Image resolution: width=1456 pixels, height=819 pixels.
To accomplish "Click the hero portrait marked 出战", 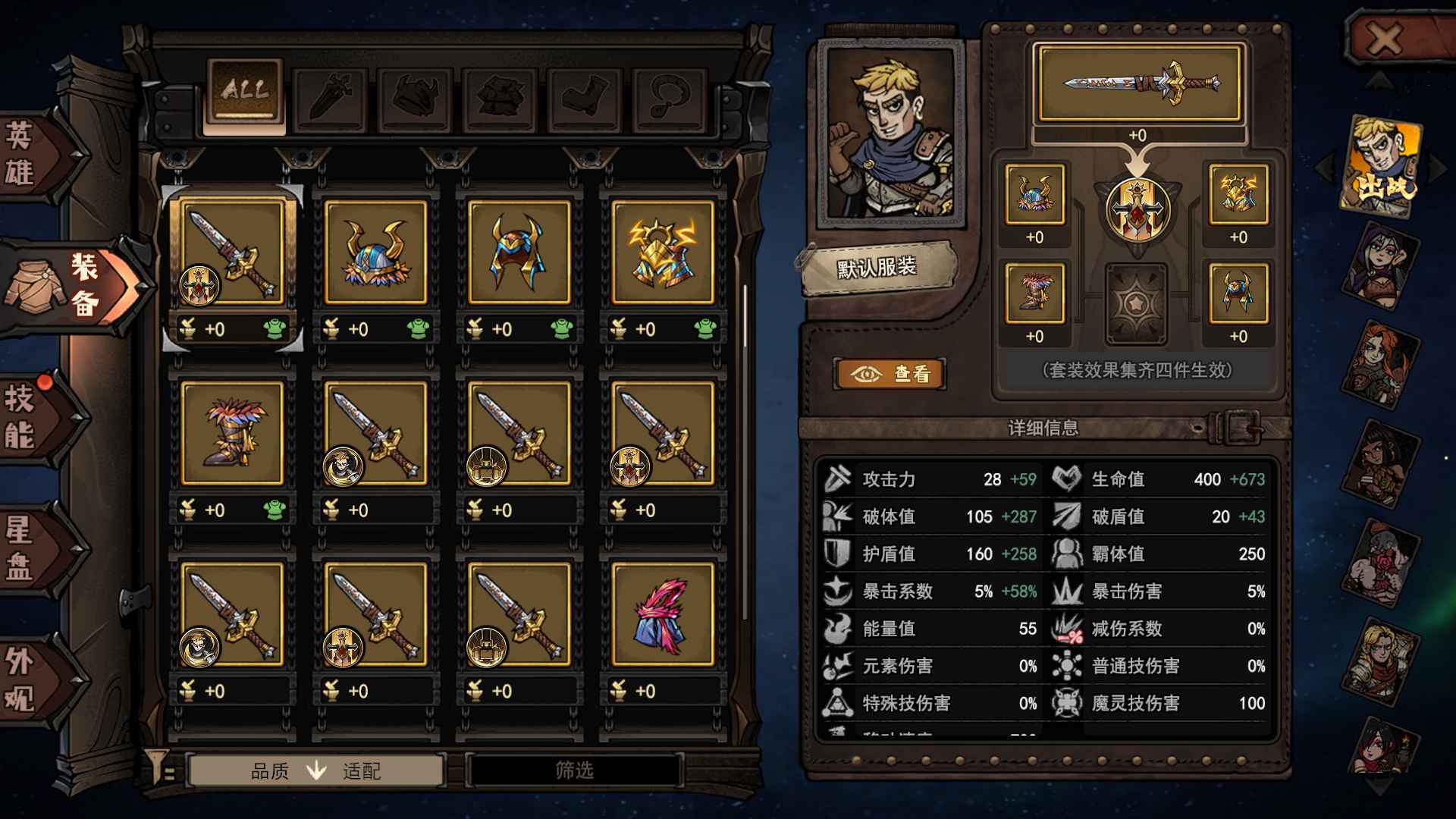I will point(1382,162).
